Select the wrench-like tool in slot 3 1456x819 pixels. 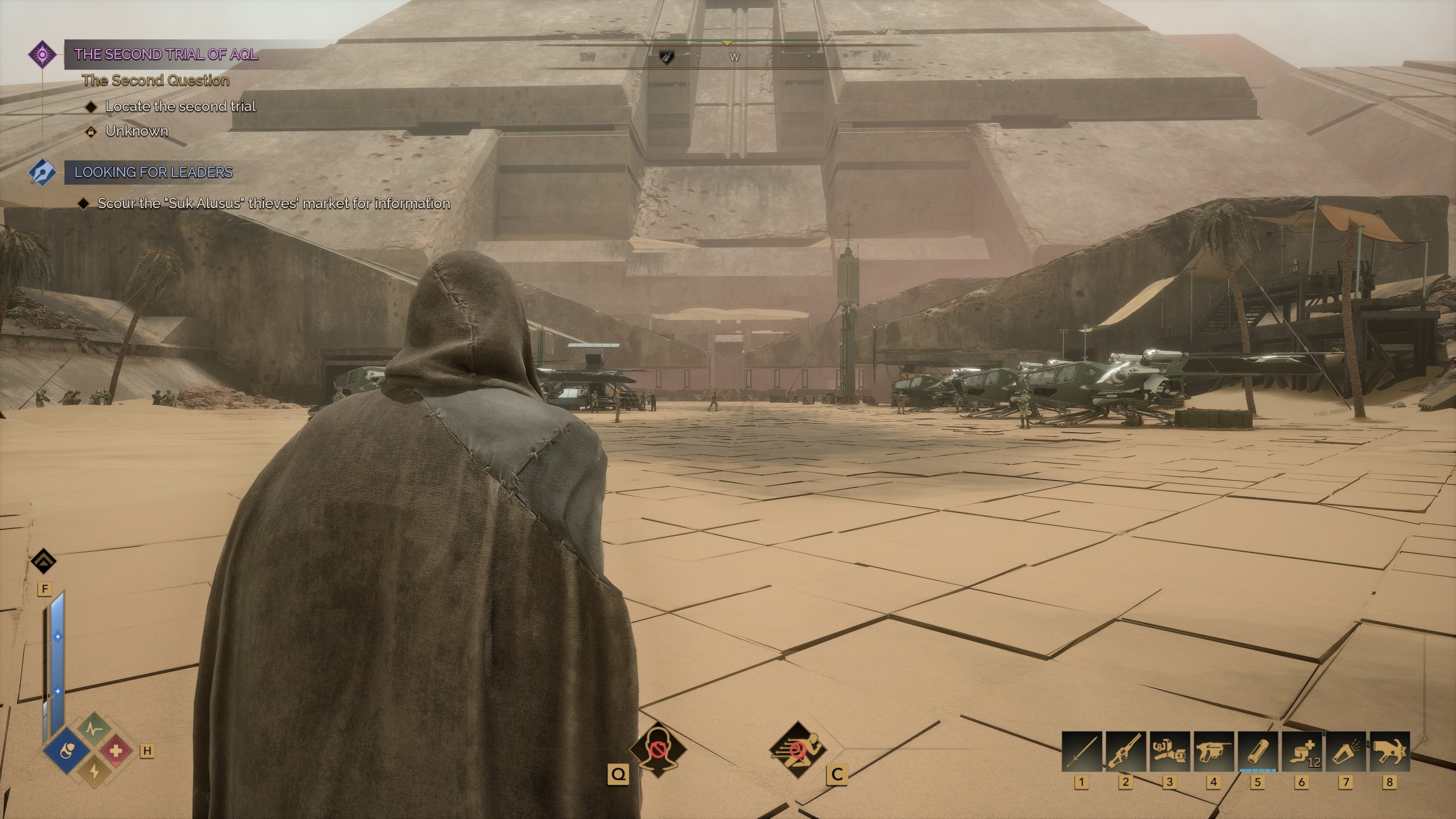1169,752
